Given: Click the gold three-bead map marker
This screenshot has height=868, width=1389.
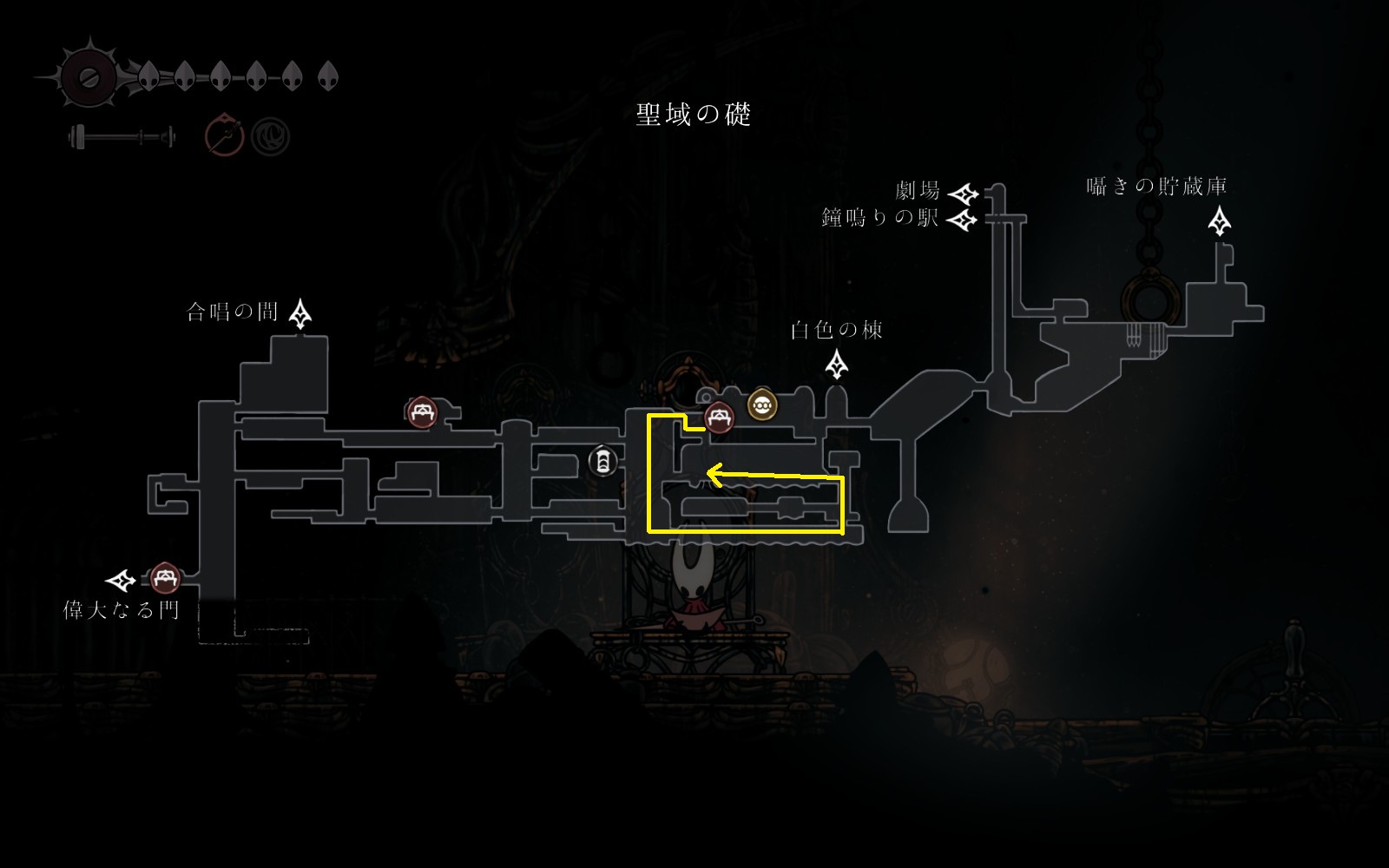Looking at the screenshot, I should tap(762, 405).
